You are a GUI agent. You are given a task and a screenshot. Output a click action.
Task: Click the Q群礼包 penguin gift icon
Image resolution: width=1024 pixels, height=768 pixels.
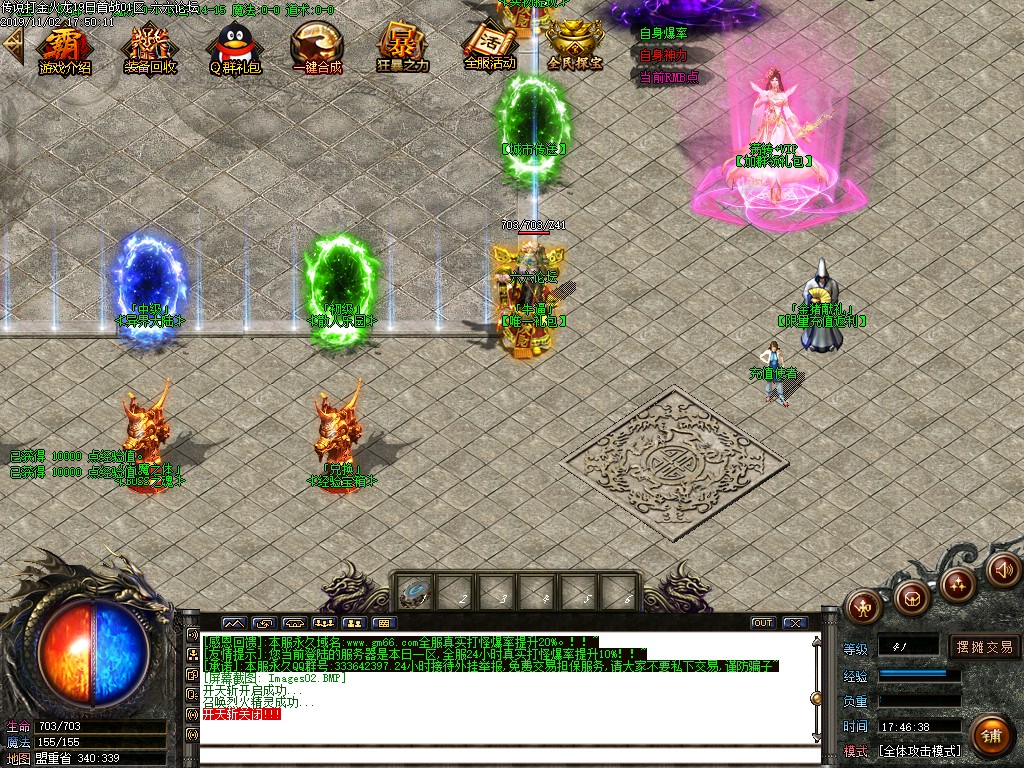tap(235, 48)
